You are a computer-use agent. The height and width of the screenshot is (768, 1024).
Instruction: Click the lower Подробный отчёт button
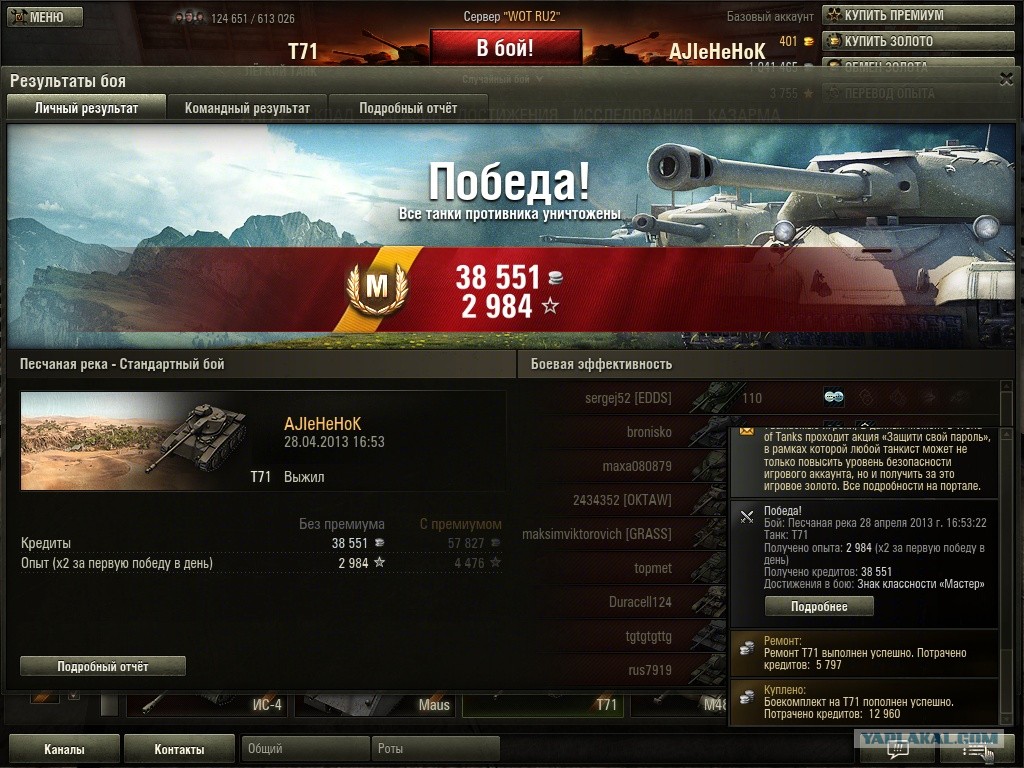click(x=103, y=666)
